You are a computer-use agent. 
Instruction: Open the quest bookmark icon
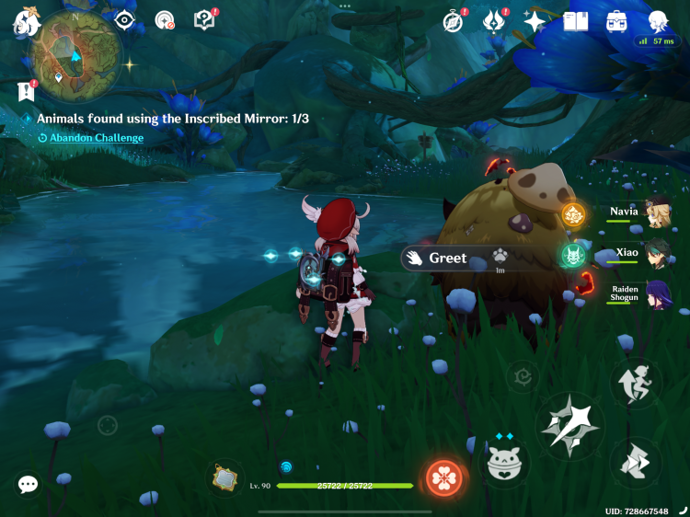tap(26, 91)
